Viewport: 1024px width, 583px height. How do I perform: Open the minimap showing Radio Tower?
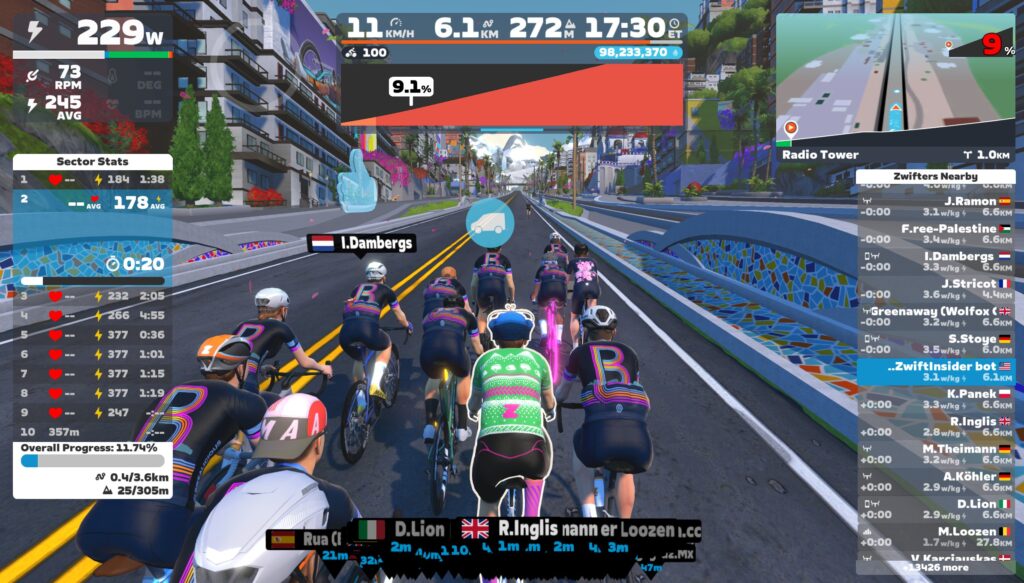click(x=895, y=78)
